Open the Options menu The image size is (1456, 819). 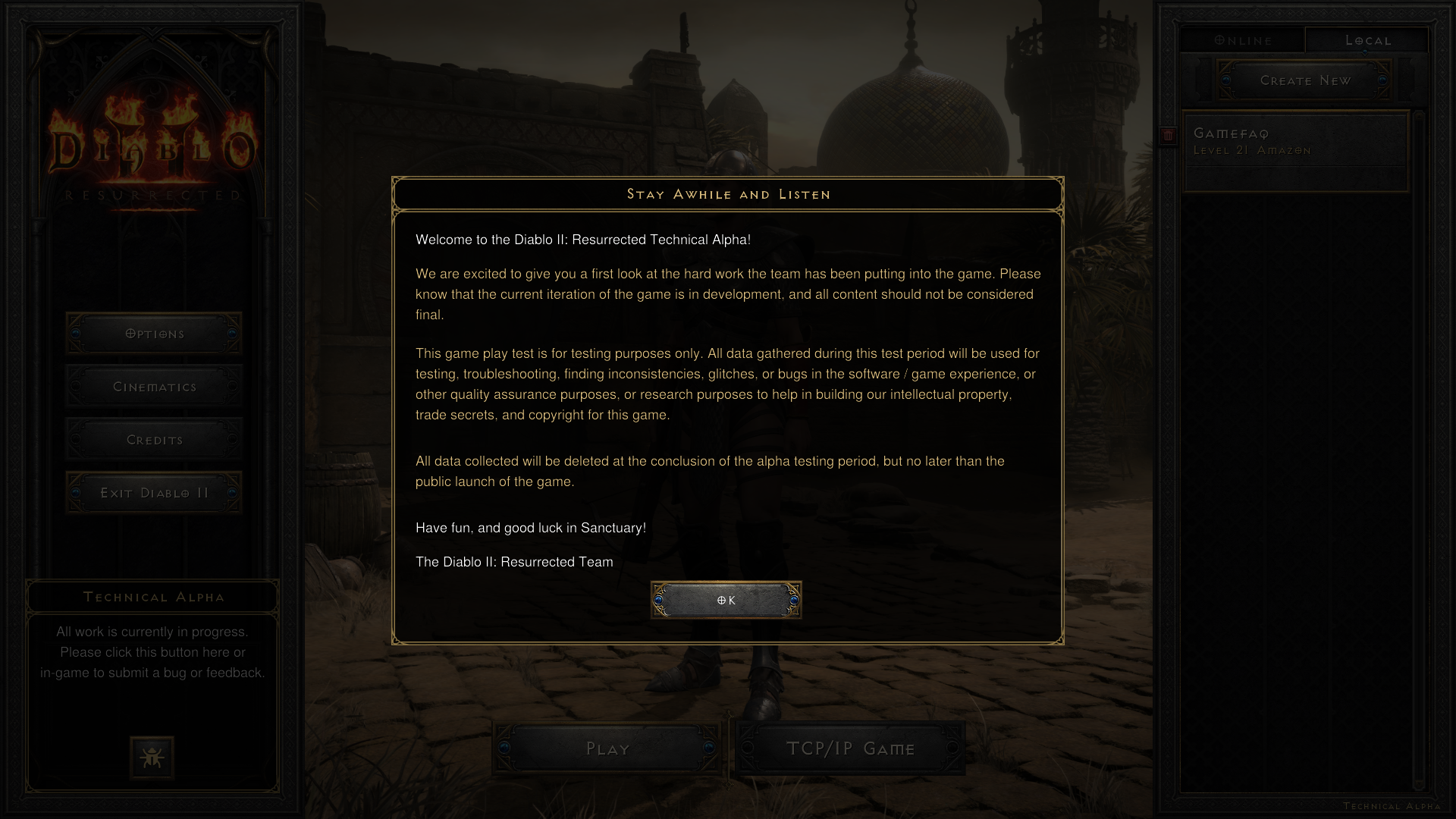pyautogui.click(x=153, y=333)
